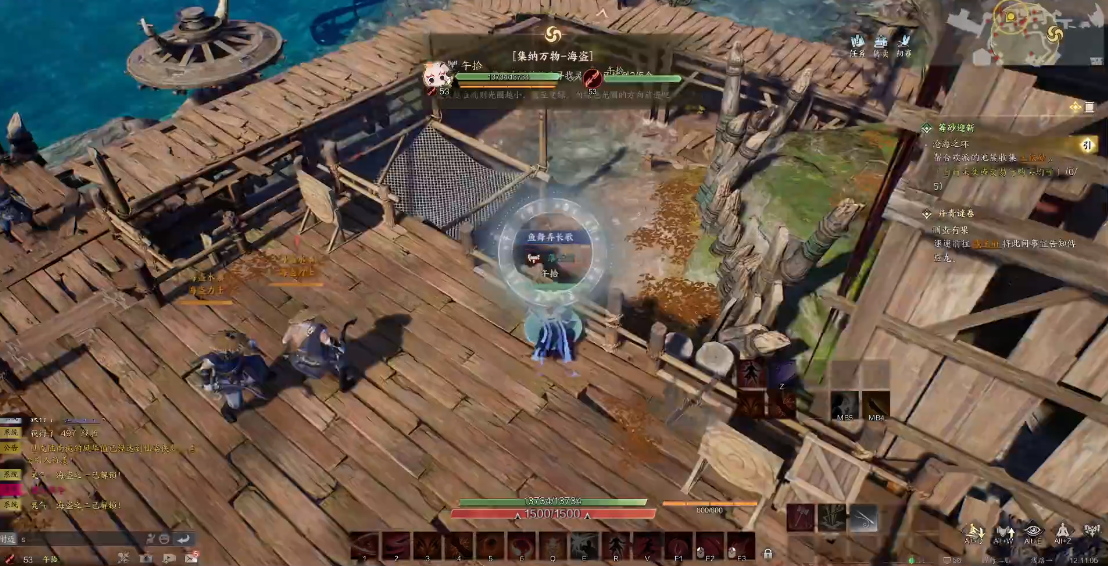Screen dimensions: 1108x566
Task: Click the 千拾 player portrait avatar
Action: tap(436, 77)
